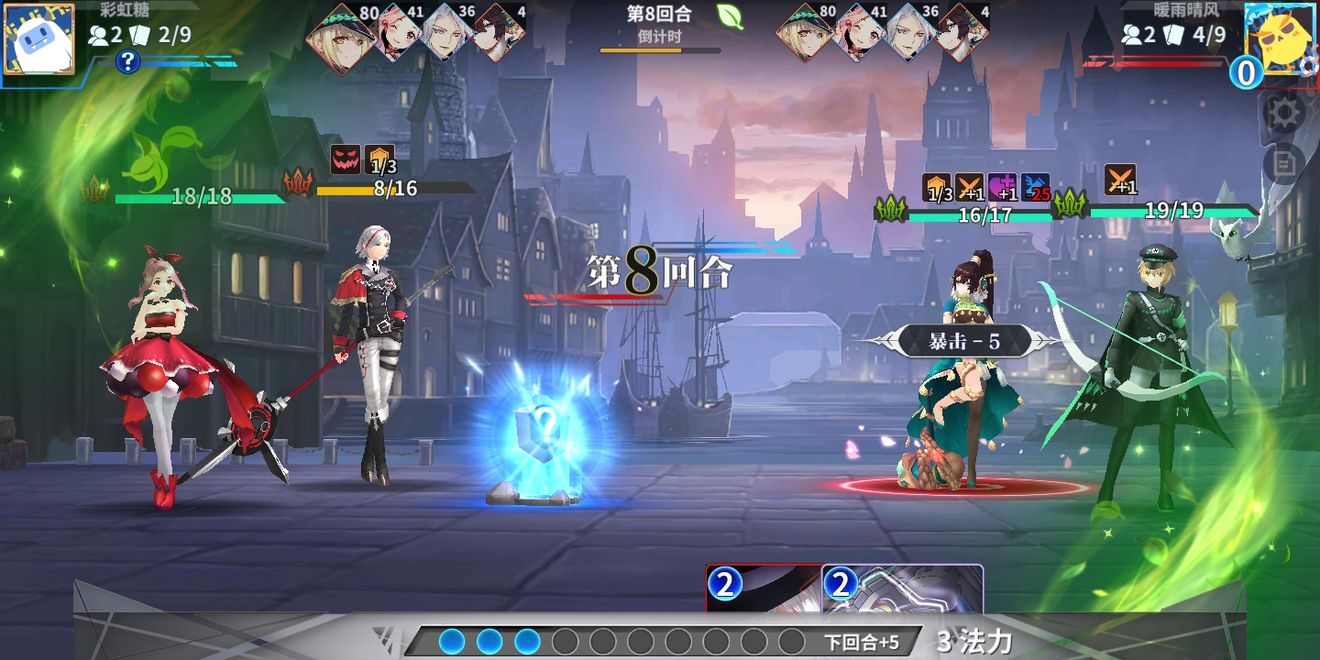
Task: Check the green leaf element icon beside 第8回合
Action: (730, 16)
